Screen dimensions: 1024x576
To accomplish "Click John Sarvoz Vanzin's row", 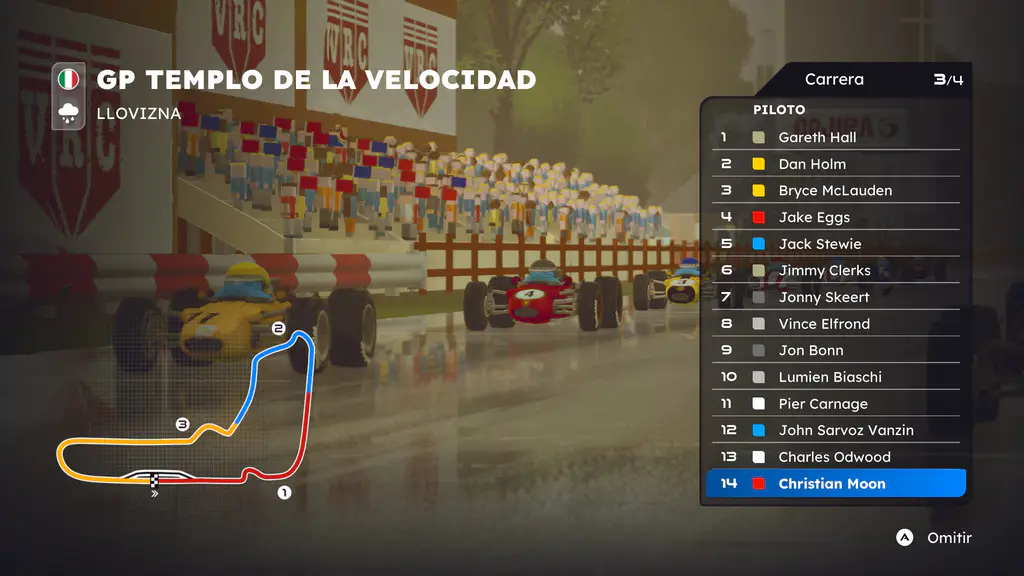I will pyautogui.click(x=835, y=430).
